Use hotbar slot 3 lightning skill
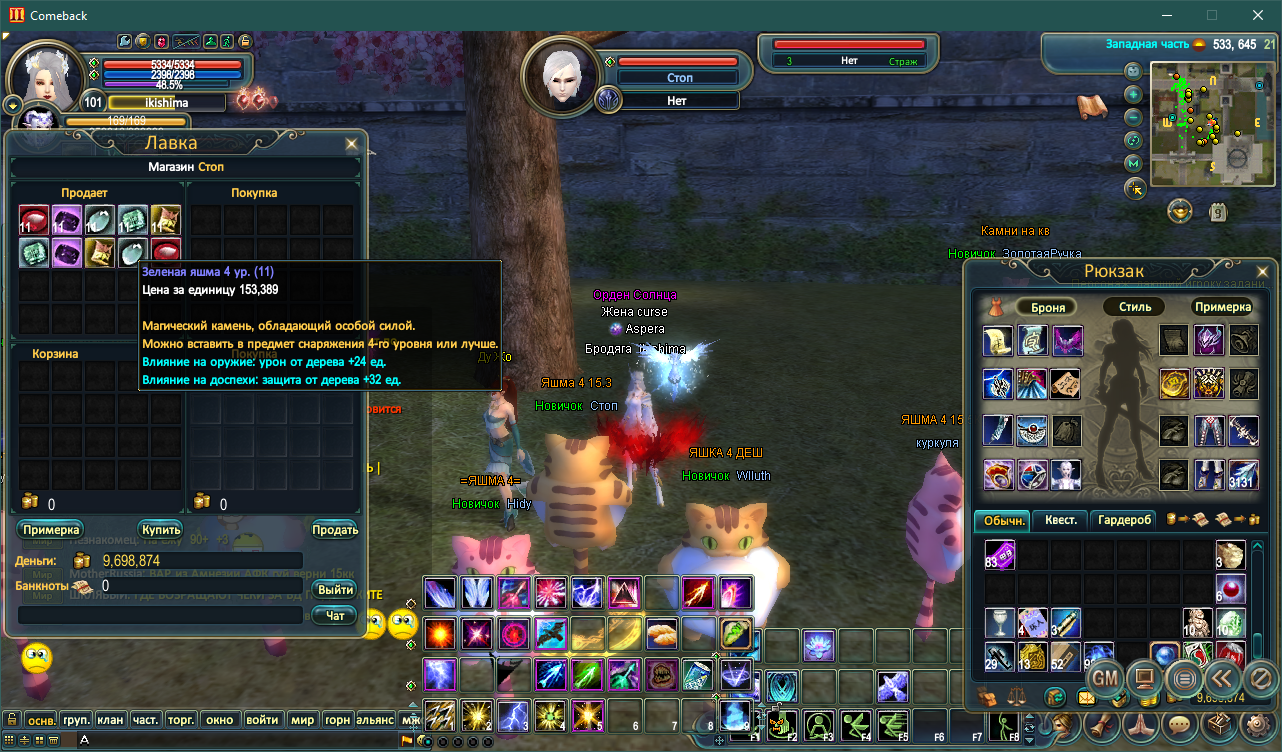Image resolution: width=1282 pixels, height=752 pixels. pyautogui.click(x=514, y=715)
